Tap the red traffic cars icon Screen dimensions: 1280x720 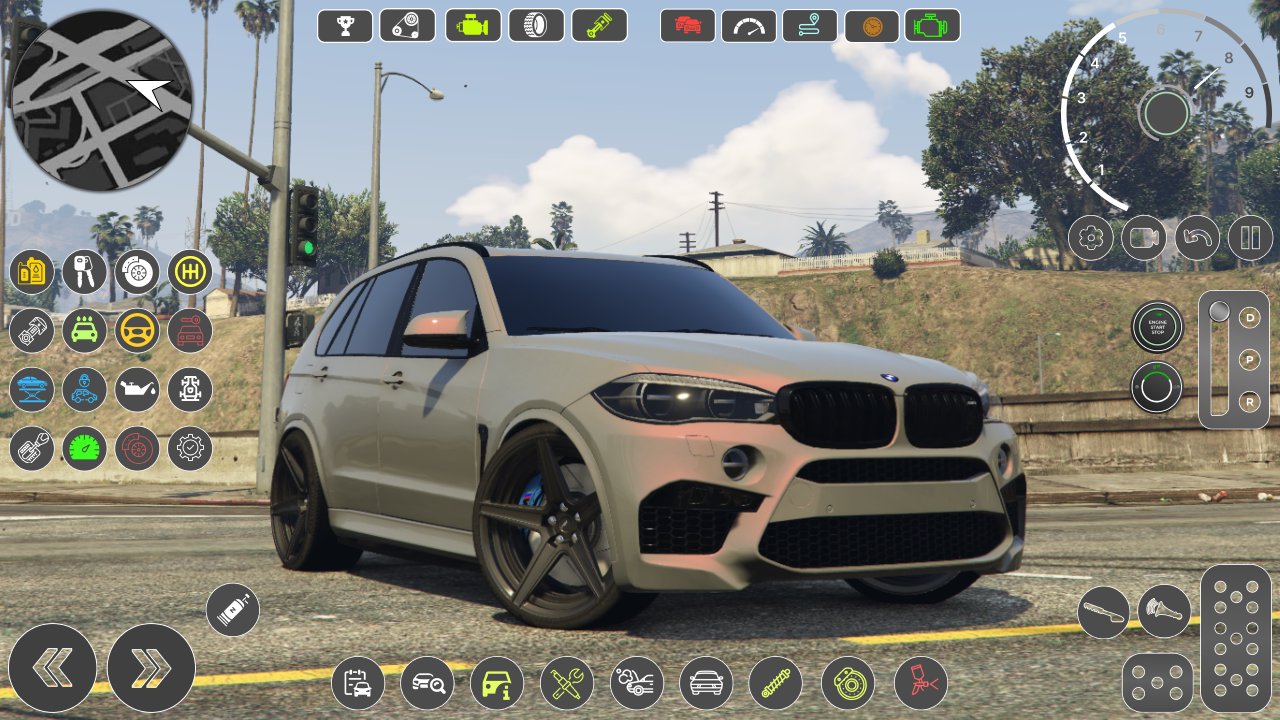pos(688,25)
